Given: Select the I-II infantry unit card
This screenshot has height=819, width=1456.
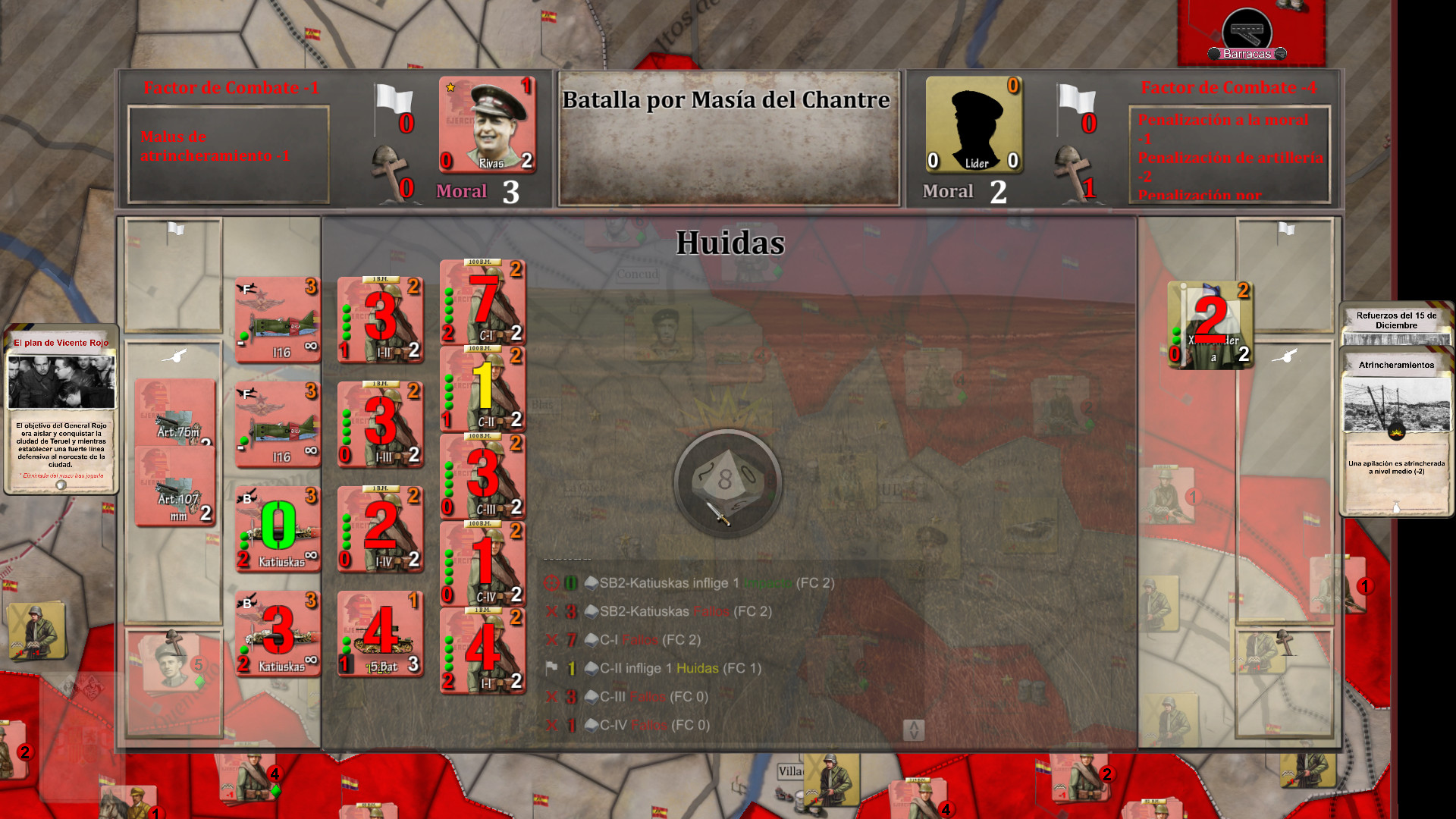Looking at the screenshot, I should click(381, 318).
